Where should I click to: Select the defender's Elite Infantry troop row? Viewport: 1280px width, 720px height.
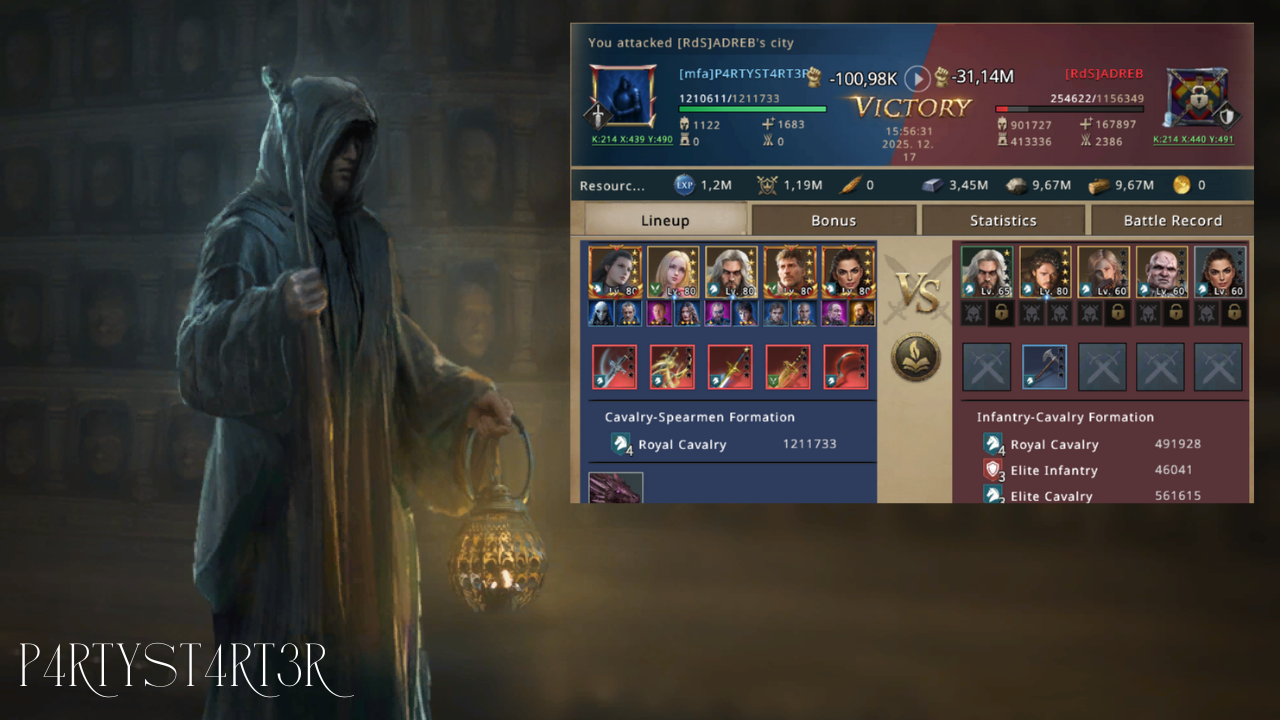pos(1092,470)
